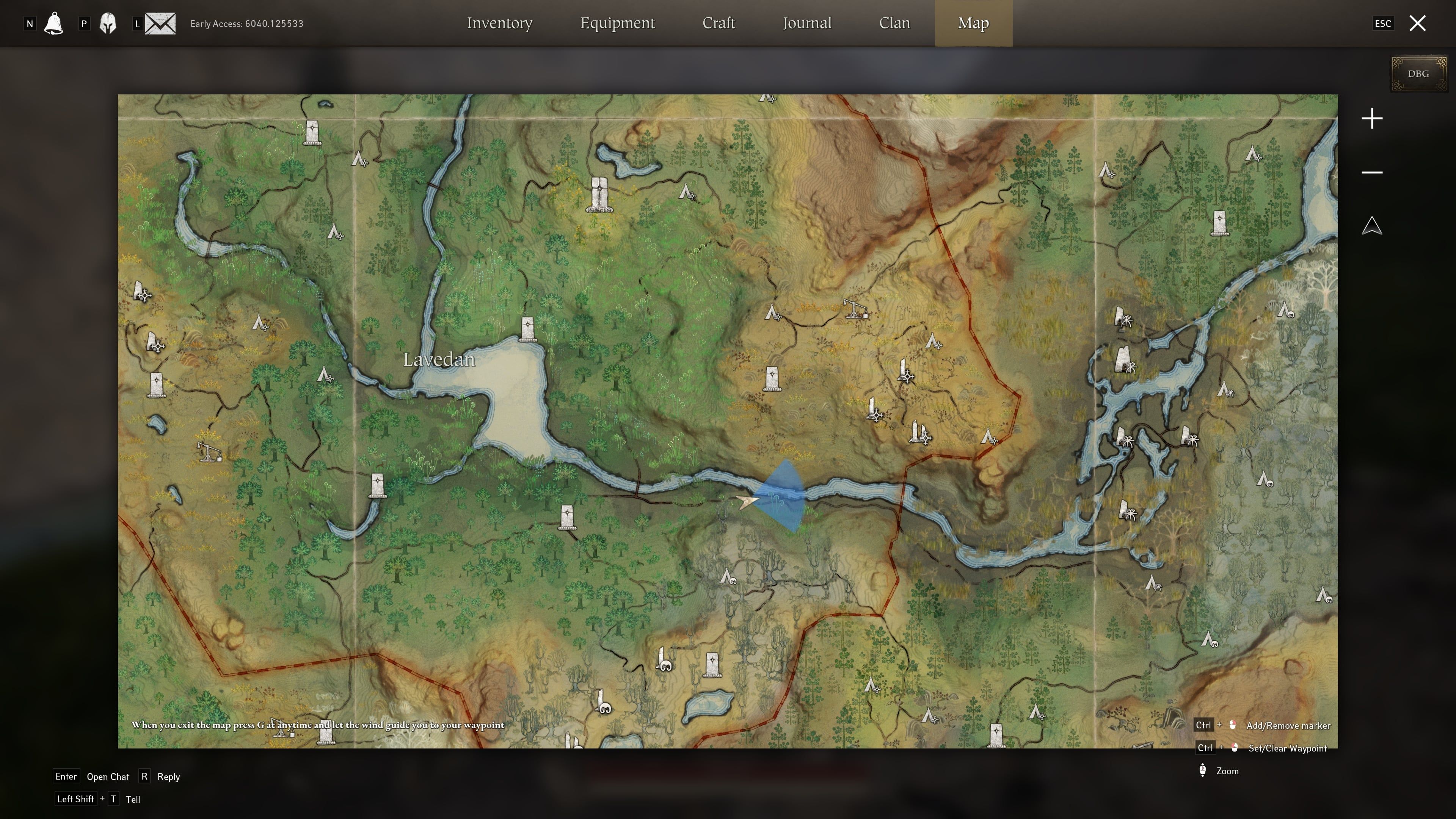Screen dimensions: 1456x819
Task: Zoom out the map with the minus button
Action: click(x=1372, y=173)
